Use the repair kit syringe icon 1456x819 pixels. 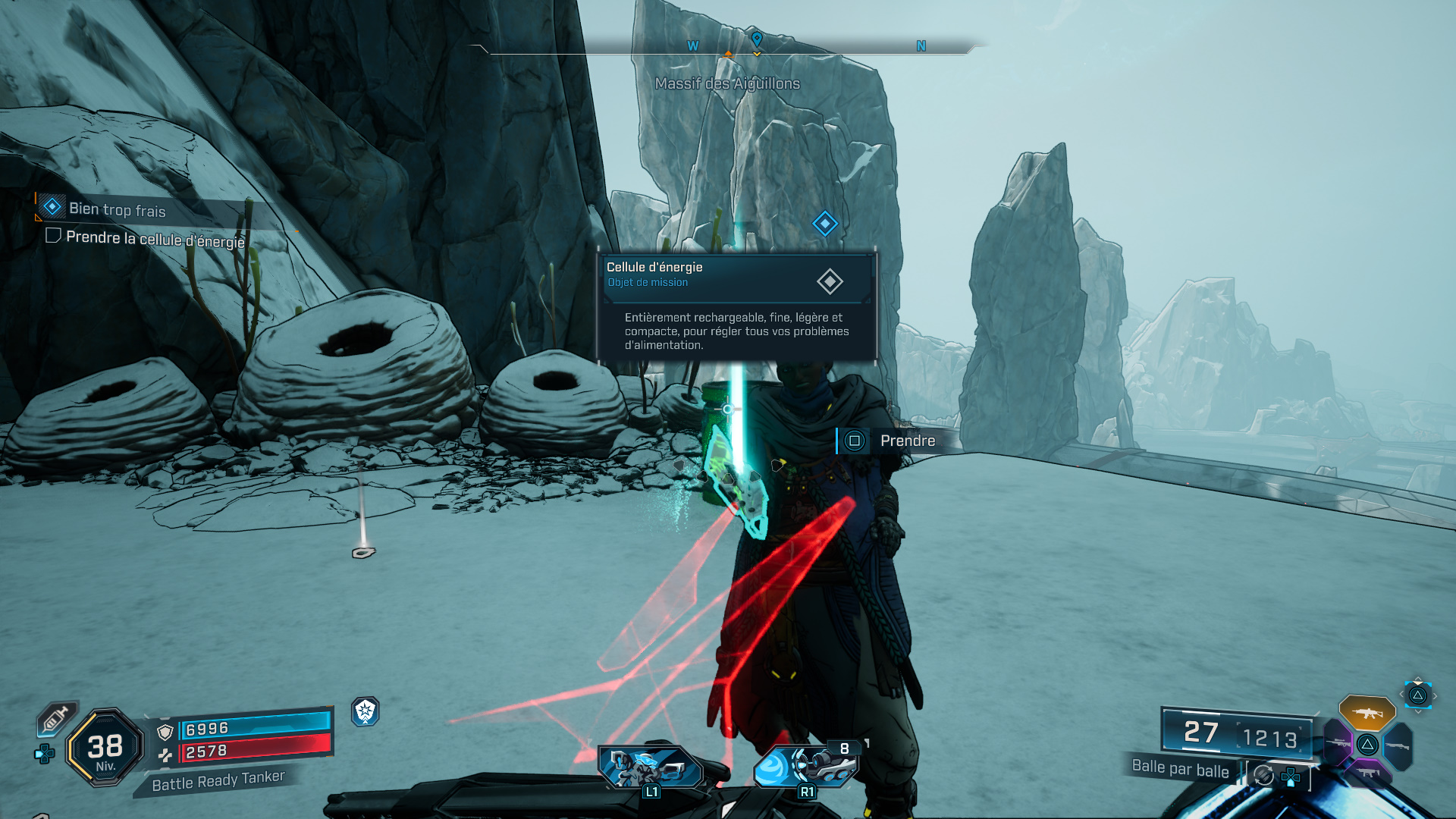(56, 718)
